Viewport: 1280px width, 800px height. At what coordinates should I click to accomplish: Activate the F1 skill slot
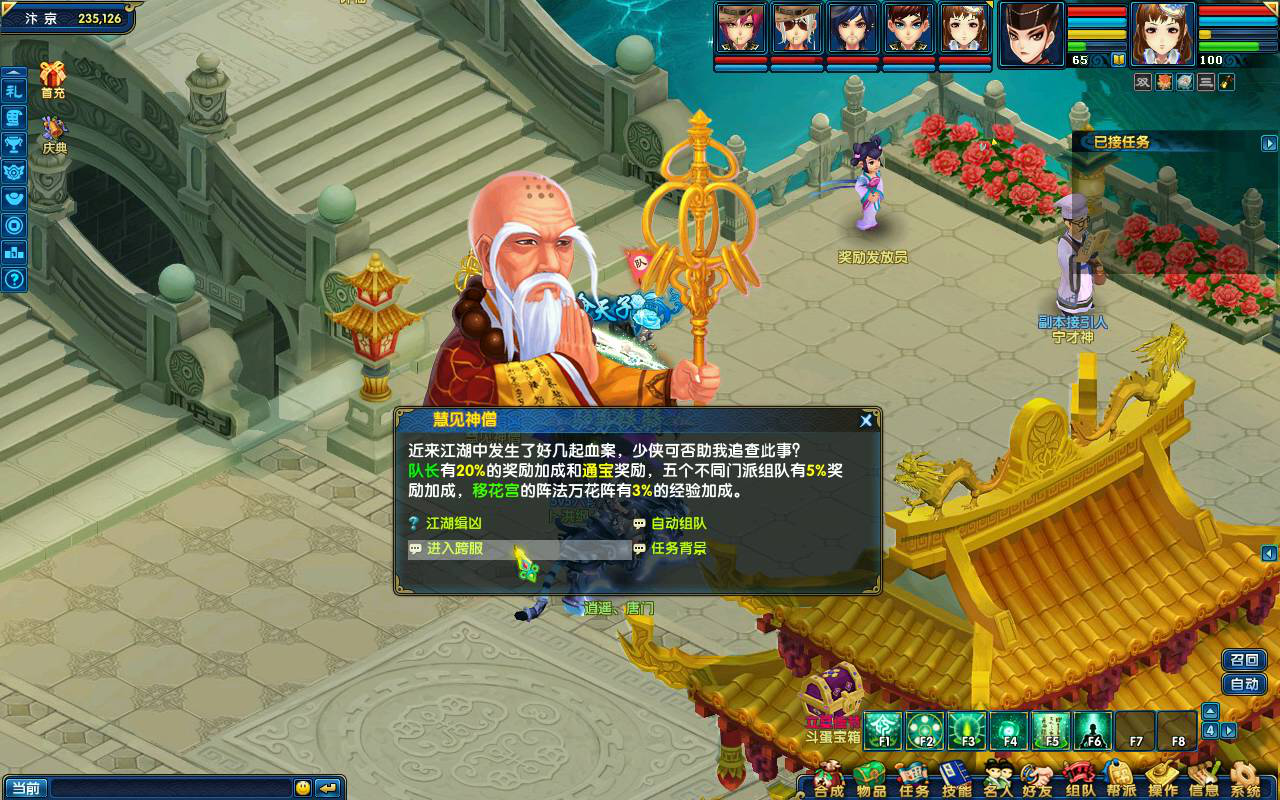pyautogui.click(x=883, y=731)
